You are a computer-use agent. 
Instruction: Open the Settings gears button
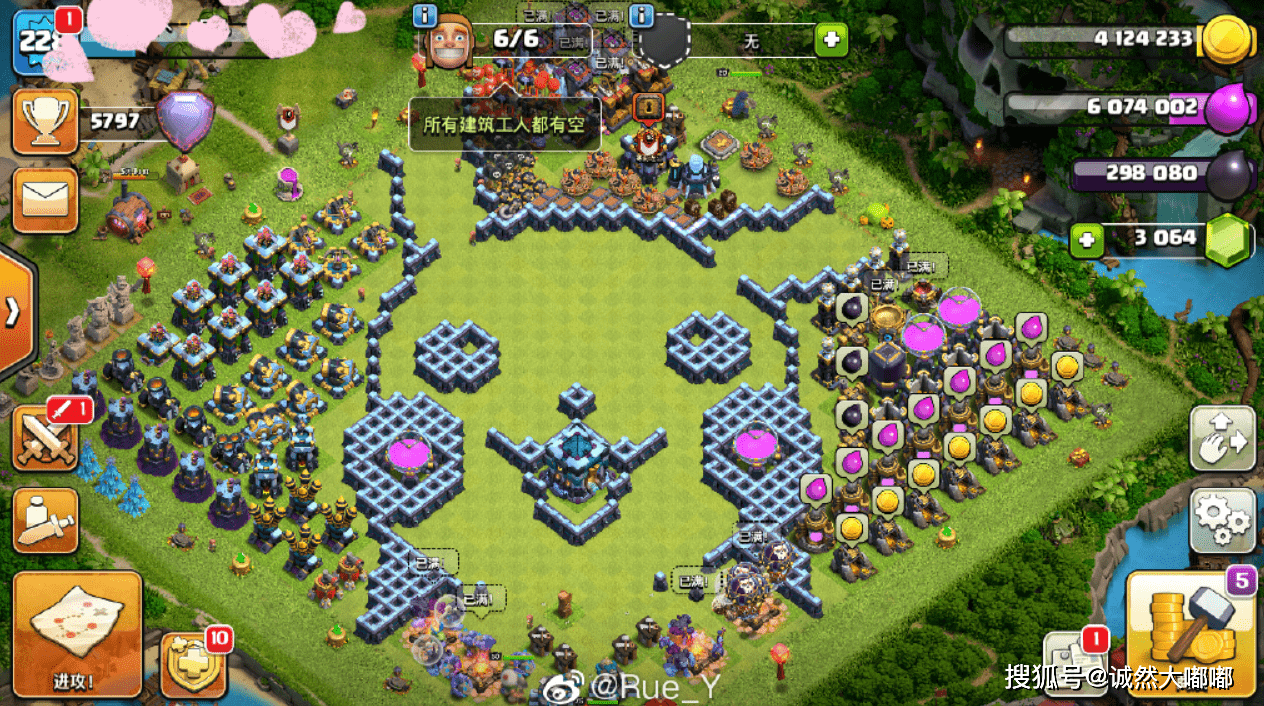[1222, 520]
